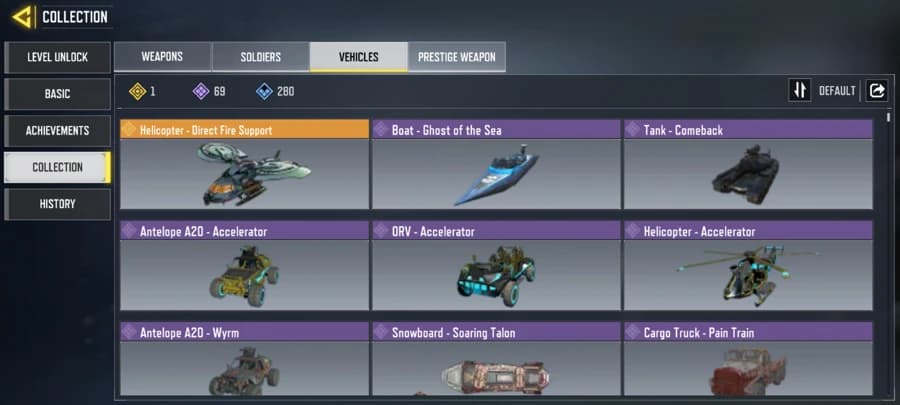900x405 pixels.
Task: Switch to the Prestige Weapon tab
Action: point(456,57)
